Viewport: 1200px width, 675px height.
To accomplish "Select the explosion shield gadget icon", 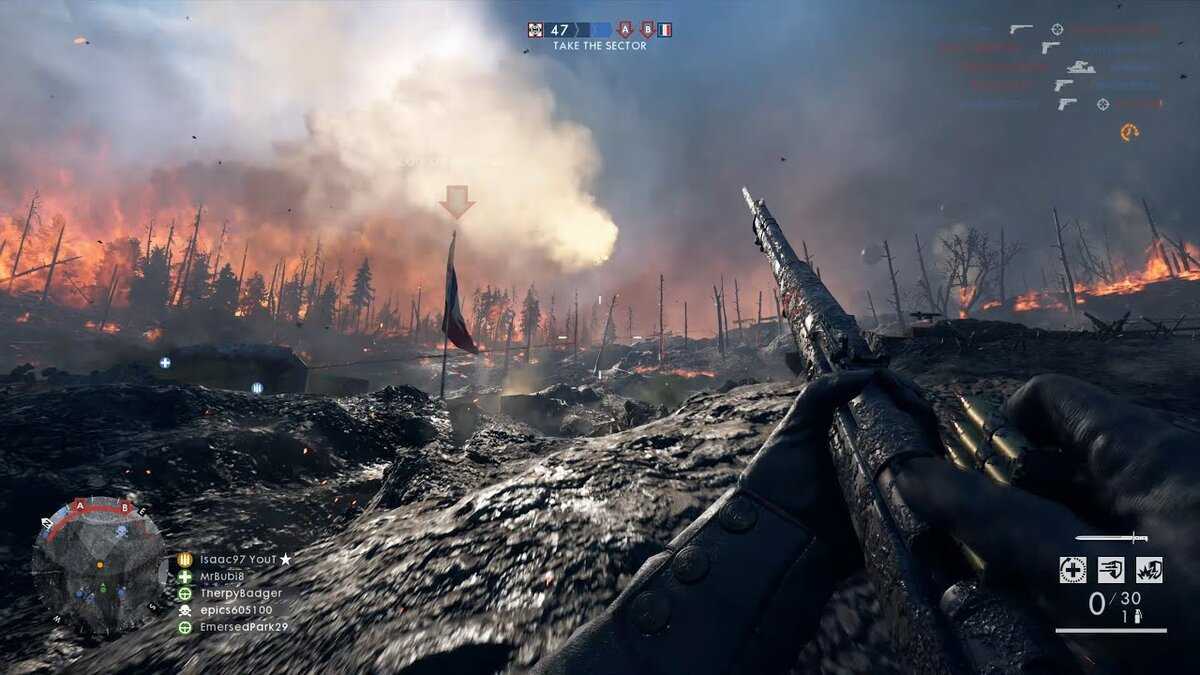I will tap(1149, 570).
